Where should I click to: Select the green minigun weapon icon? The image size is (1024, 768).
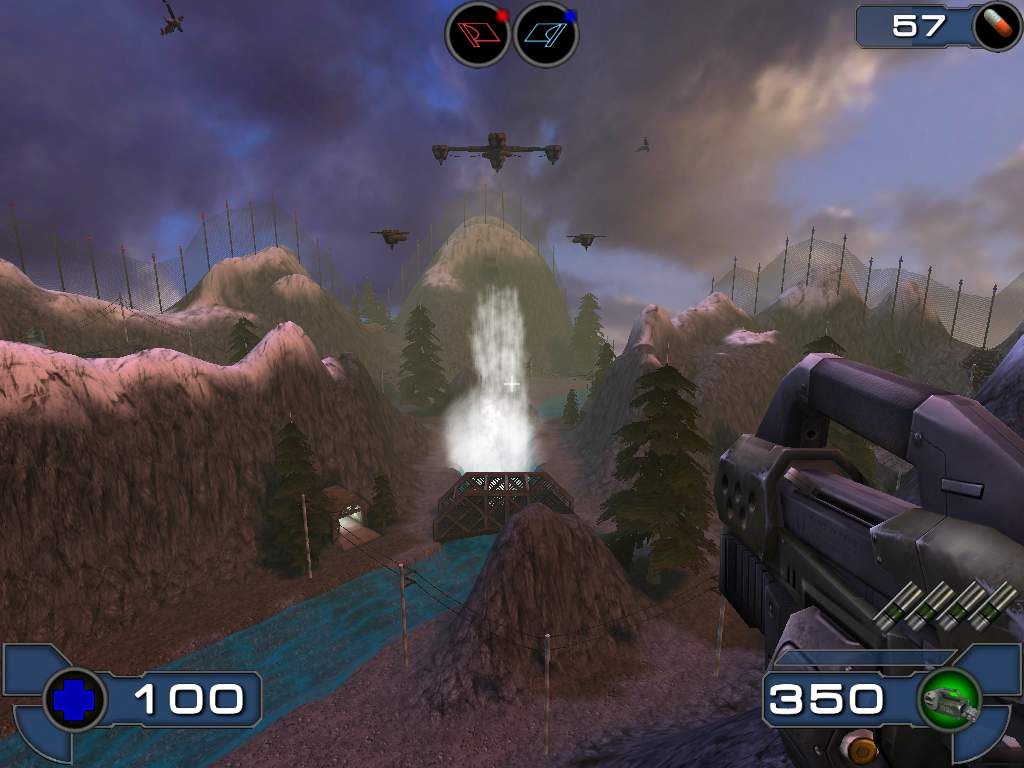948,700
